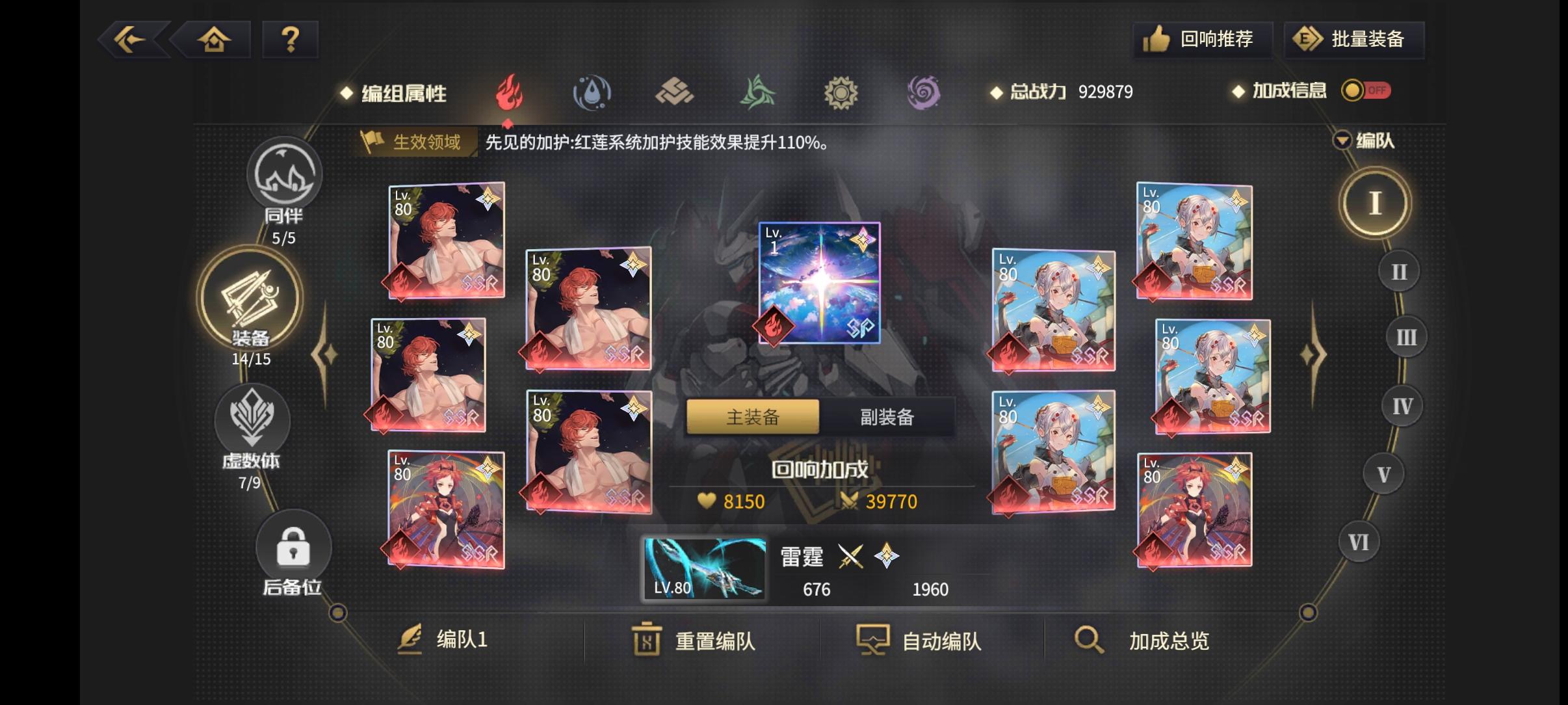Open the earth element attribute filter

click(675, 92)
